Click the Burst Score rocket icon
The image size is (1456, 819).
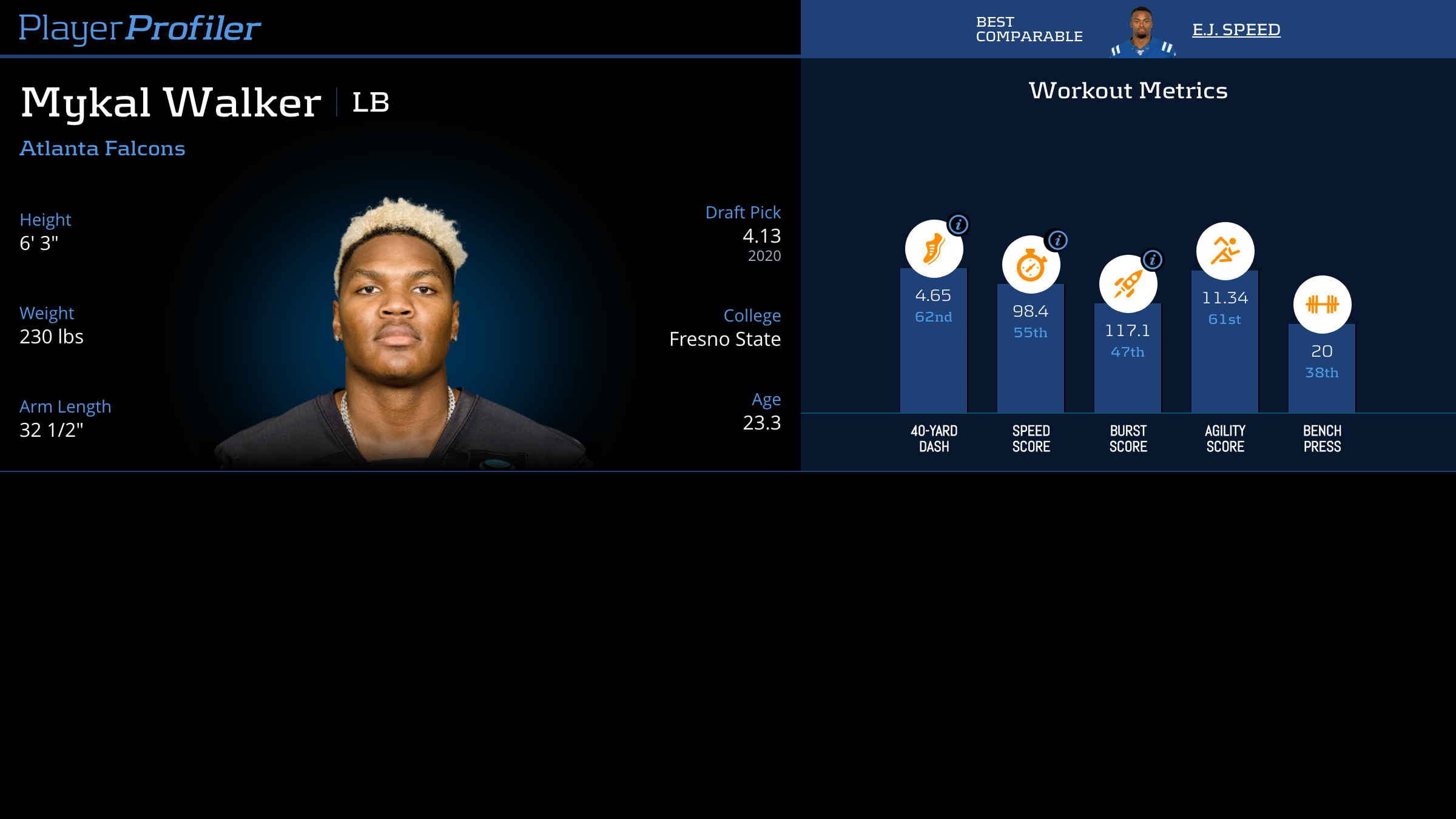[1127, 285]
